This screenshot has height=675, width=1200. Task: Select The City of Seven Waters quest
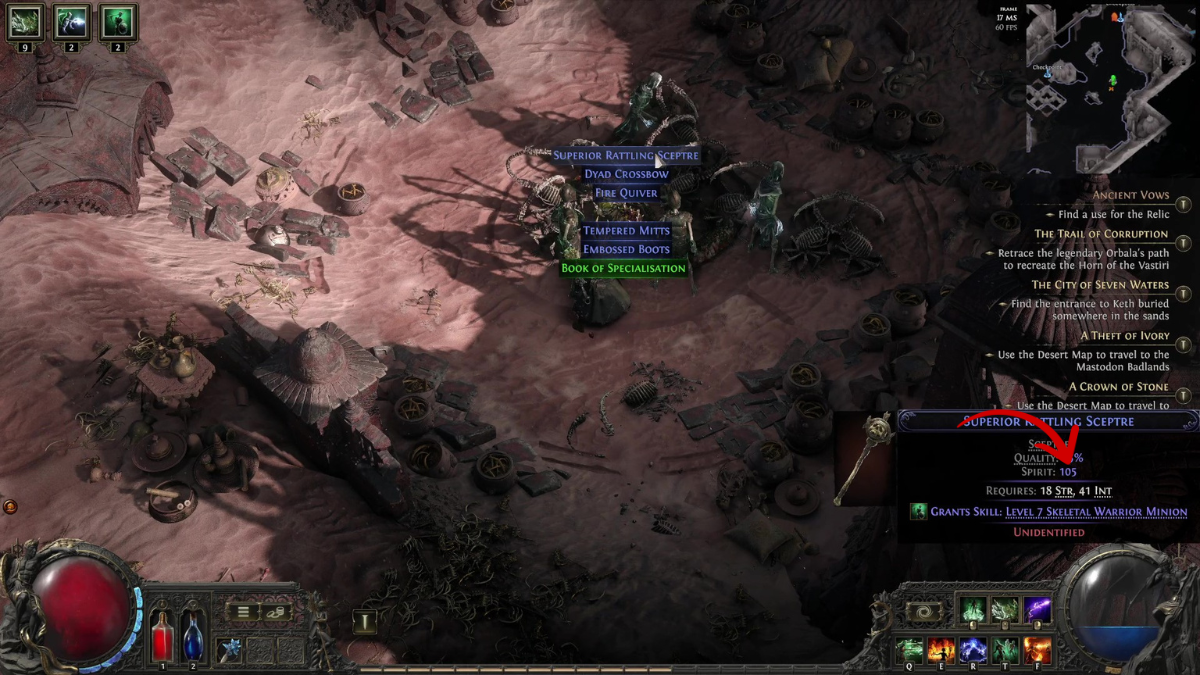tap(1100, 285)
